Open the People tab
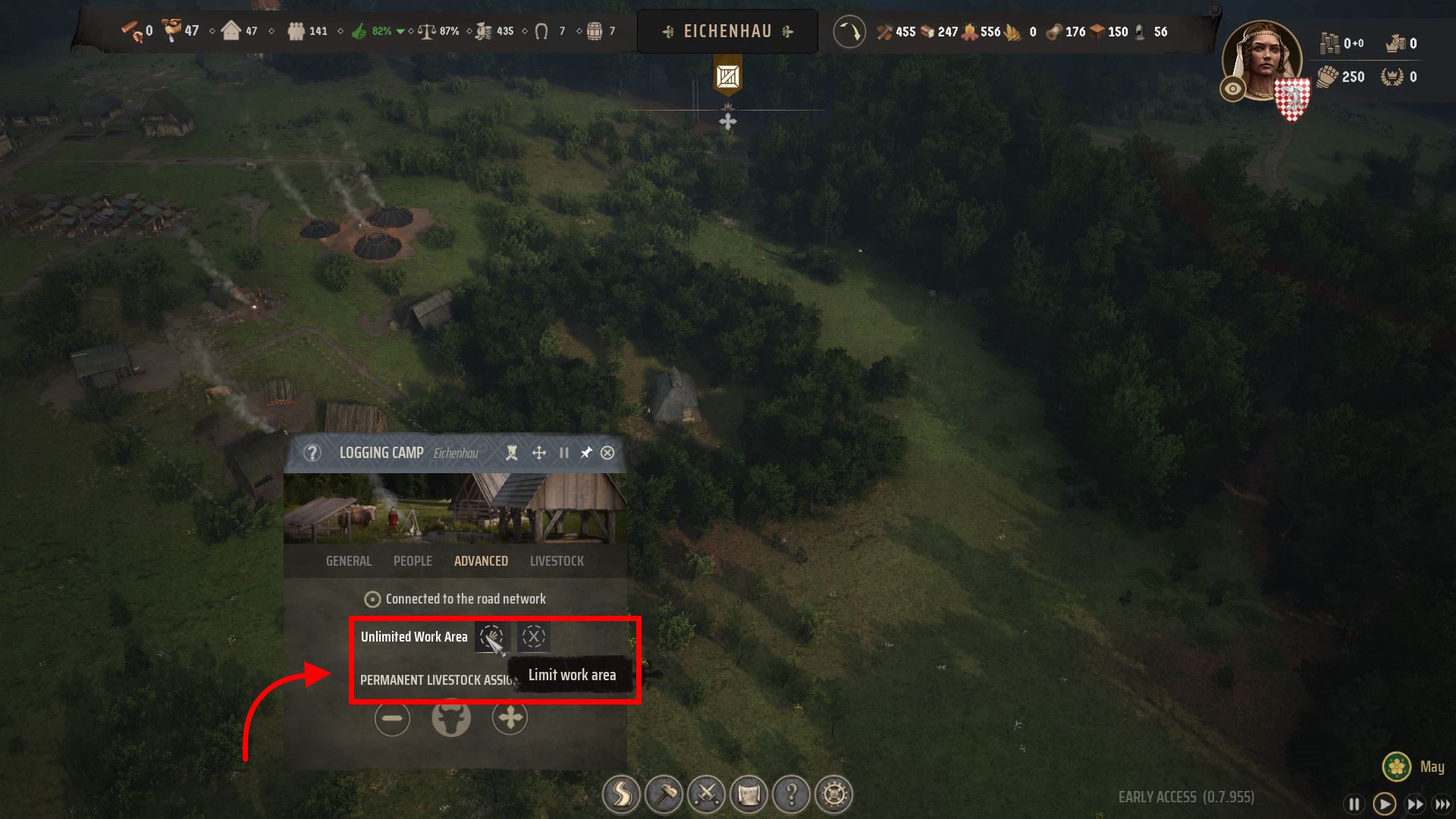This screenshot has width=1456, height=819. coord(412,561)
